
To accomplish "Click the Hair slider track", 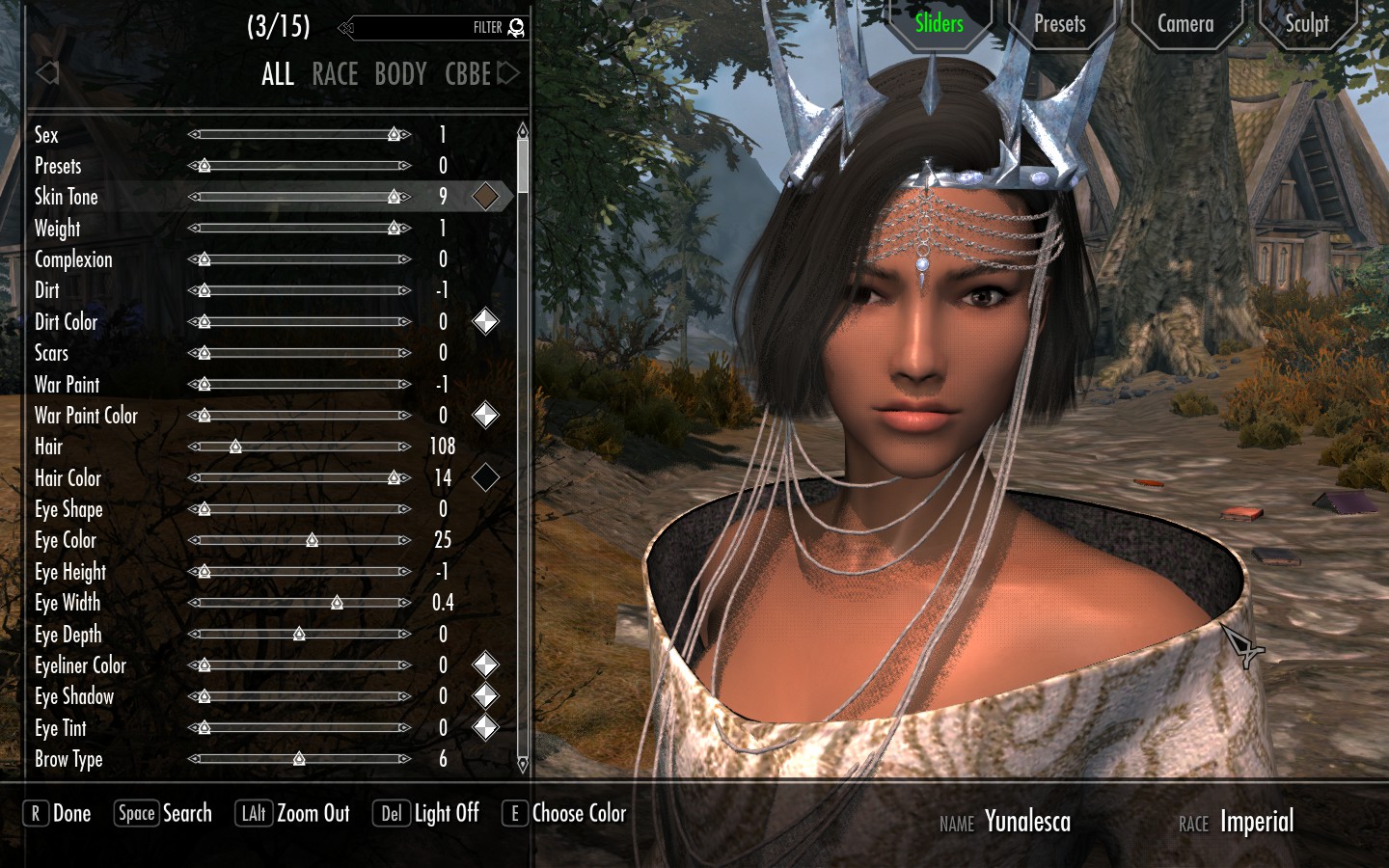I will (299, 447).
